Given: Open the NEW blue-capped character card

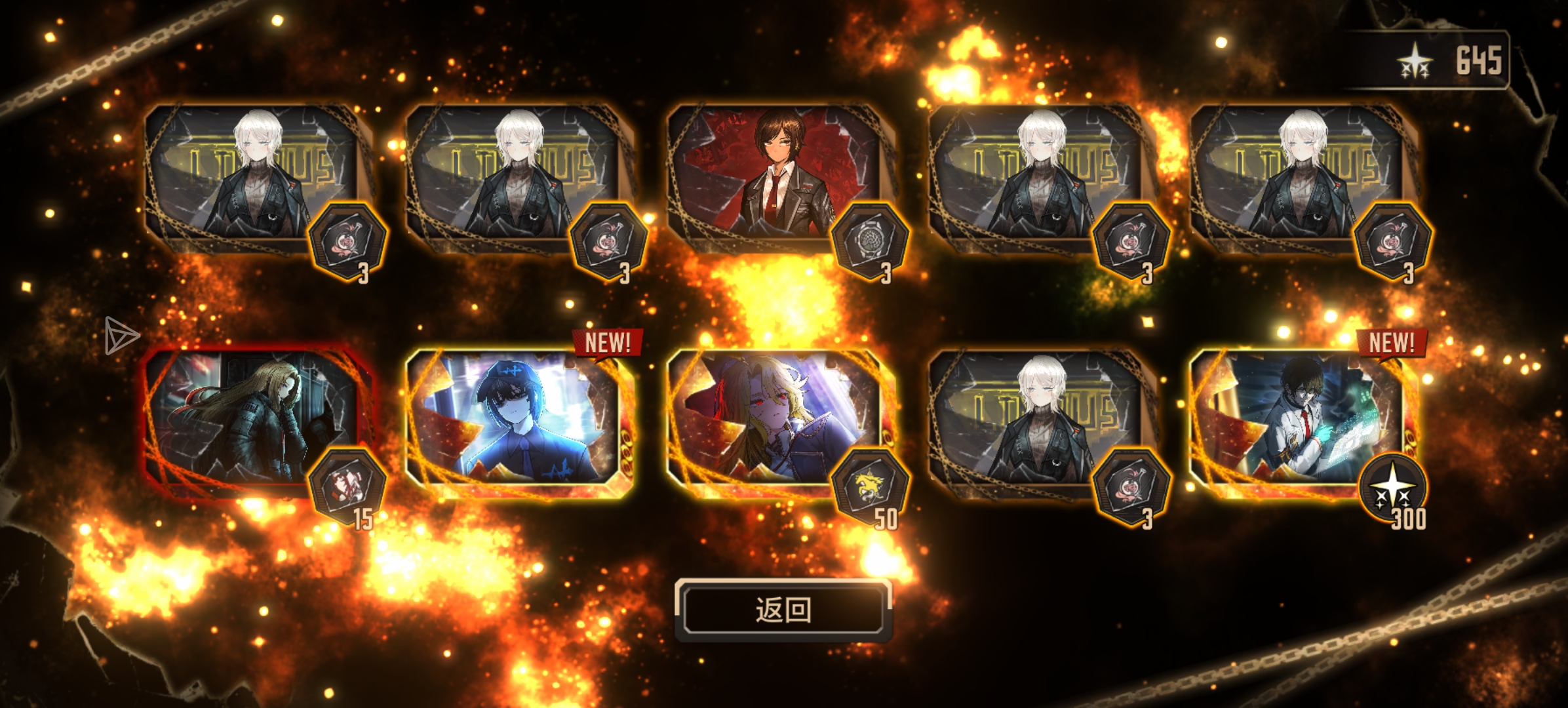Looking at the screenshot, I should click(515, 420).
